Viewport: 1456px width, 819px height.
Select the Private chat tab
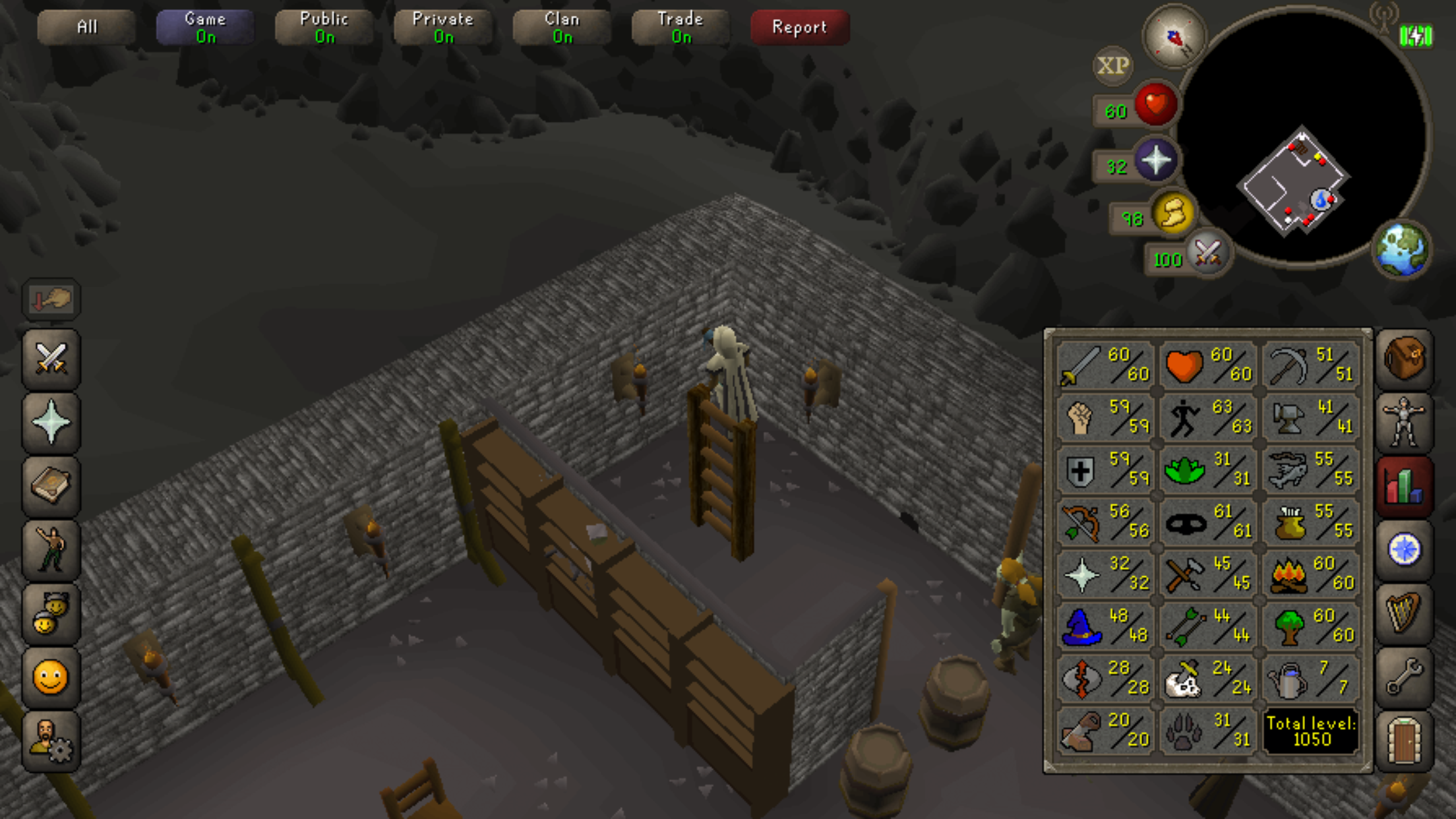pos(442,27)
